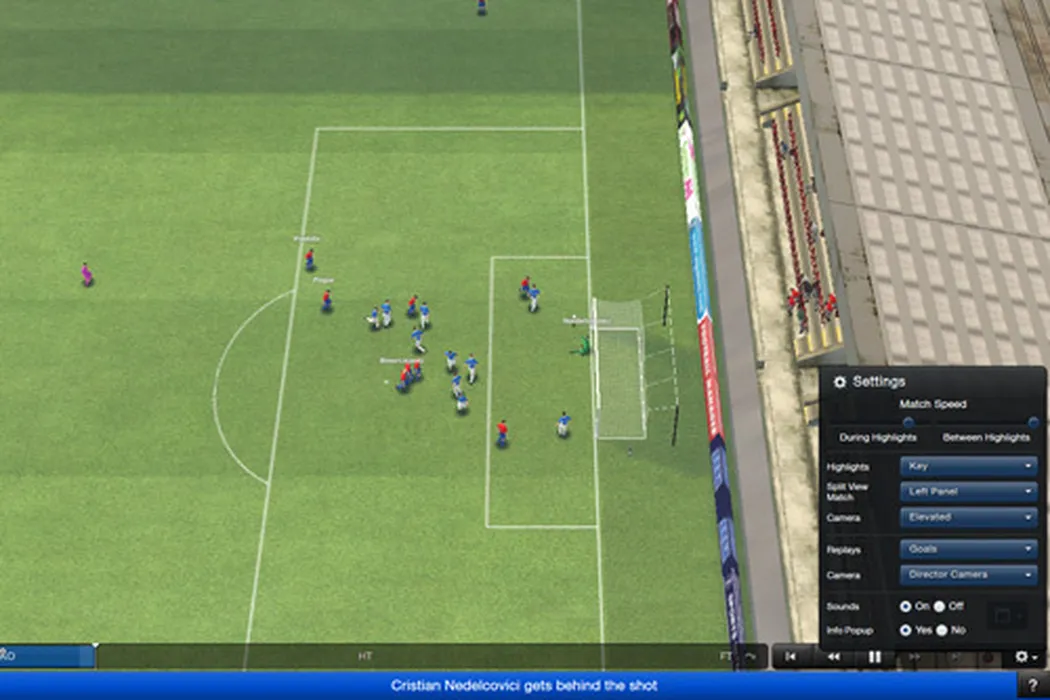Click the During Highlights speed slider handle
Viewport: 1050px width, 700px height.
point(908,422)
